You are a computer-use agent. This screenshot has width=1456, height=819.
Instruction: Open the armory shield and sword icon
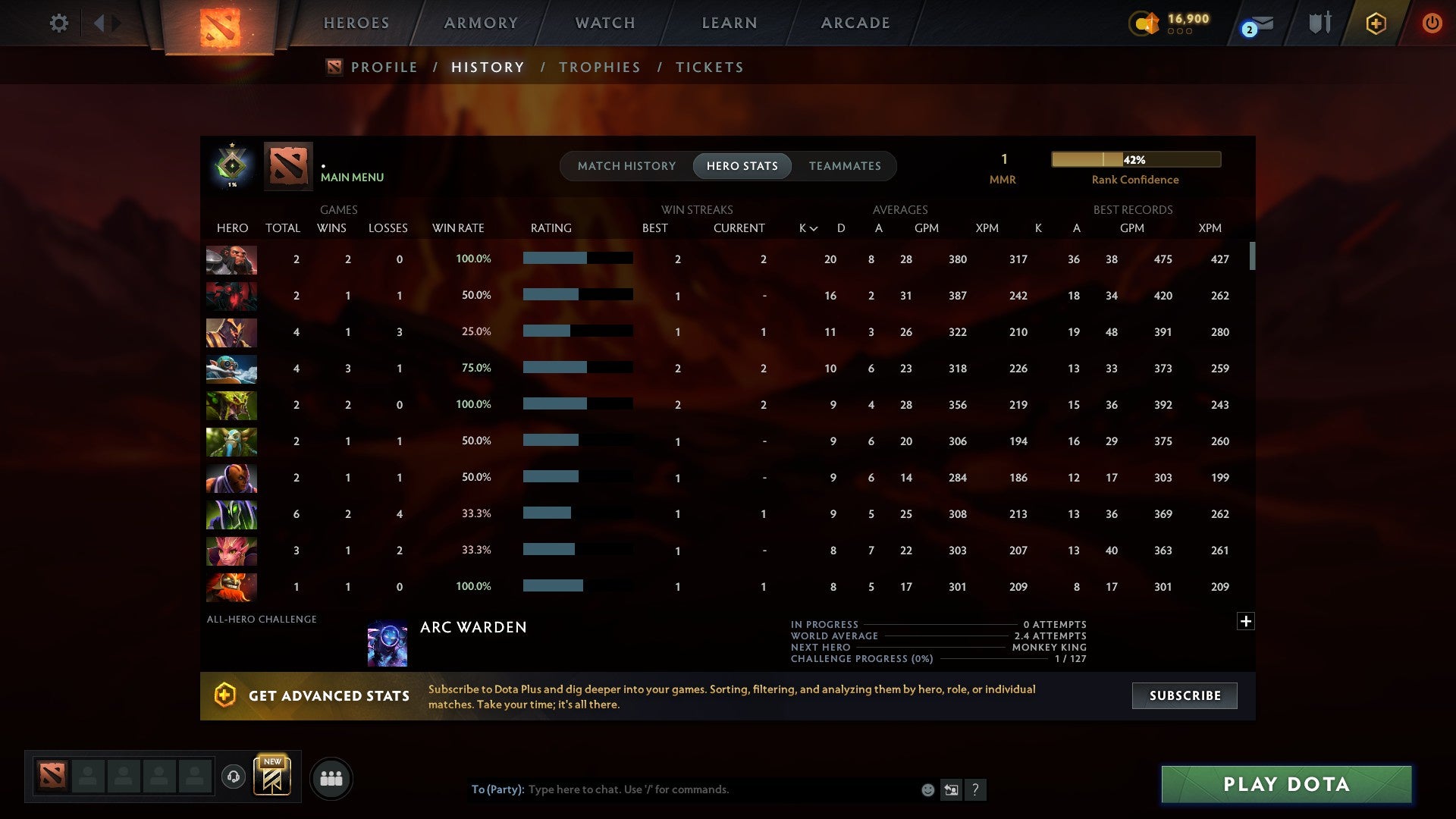(x=1319, y=24)
